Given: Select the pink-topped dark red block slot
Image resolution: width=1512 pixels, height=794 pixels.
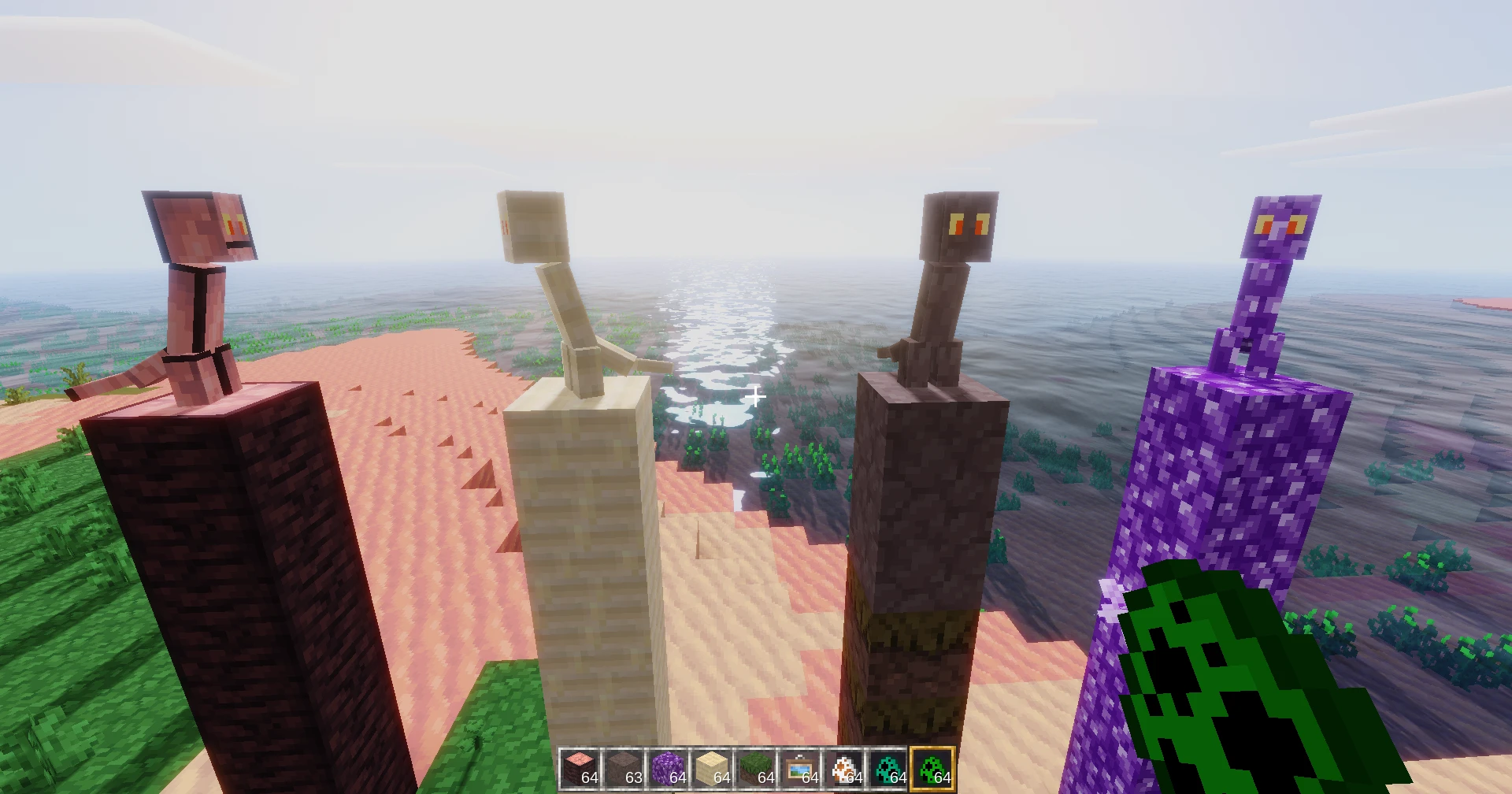Looking at the screenshot, I should [580, 768].
